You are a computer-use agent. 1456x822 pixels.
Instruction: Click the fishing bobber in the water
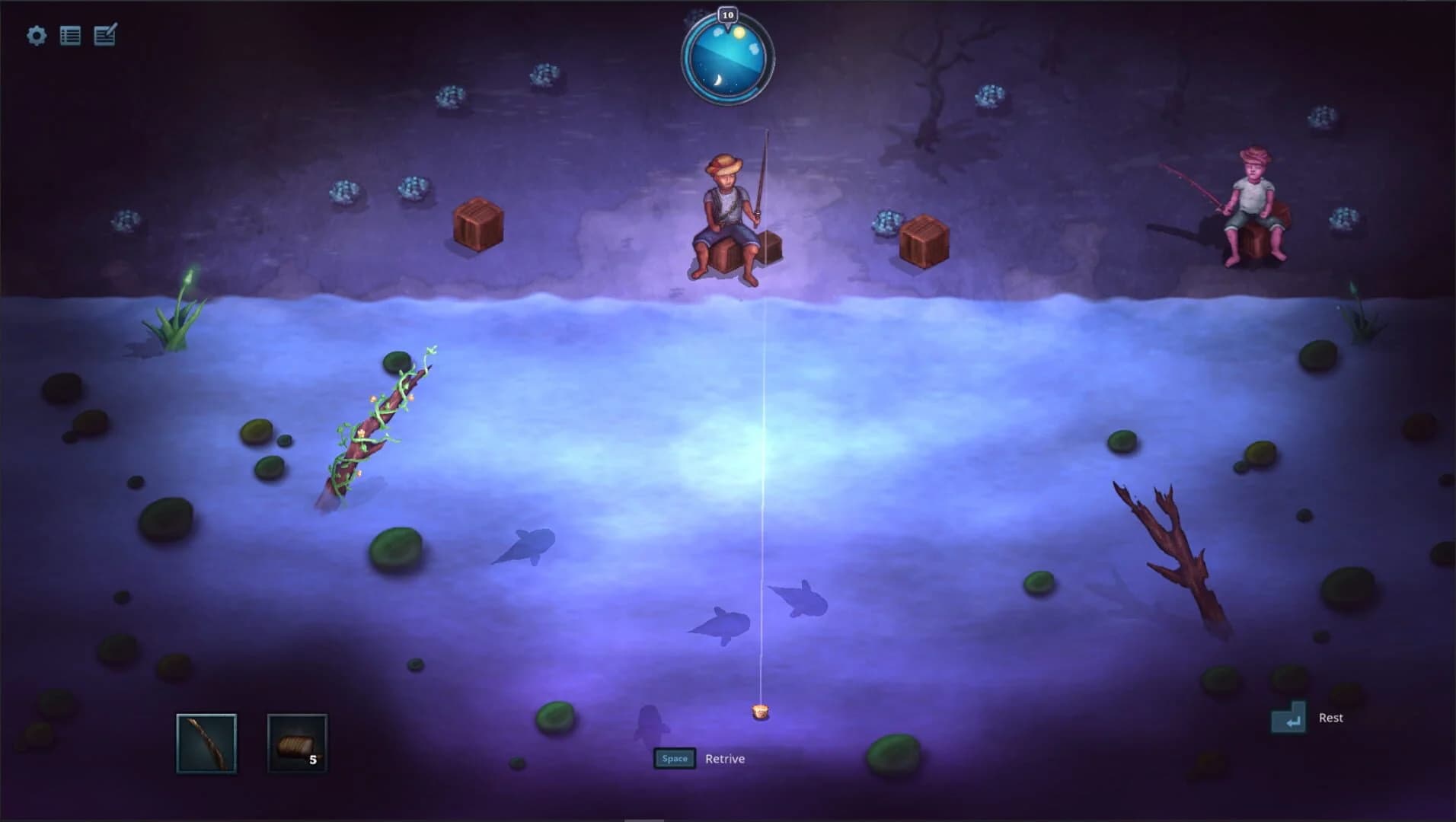point(761,712)
